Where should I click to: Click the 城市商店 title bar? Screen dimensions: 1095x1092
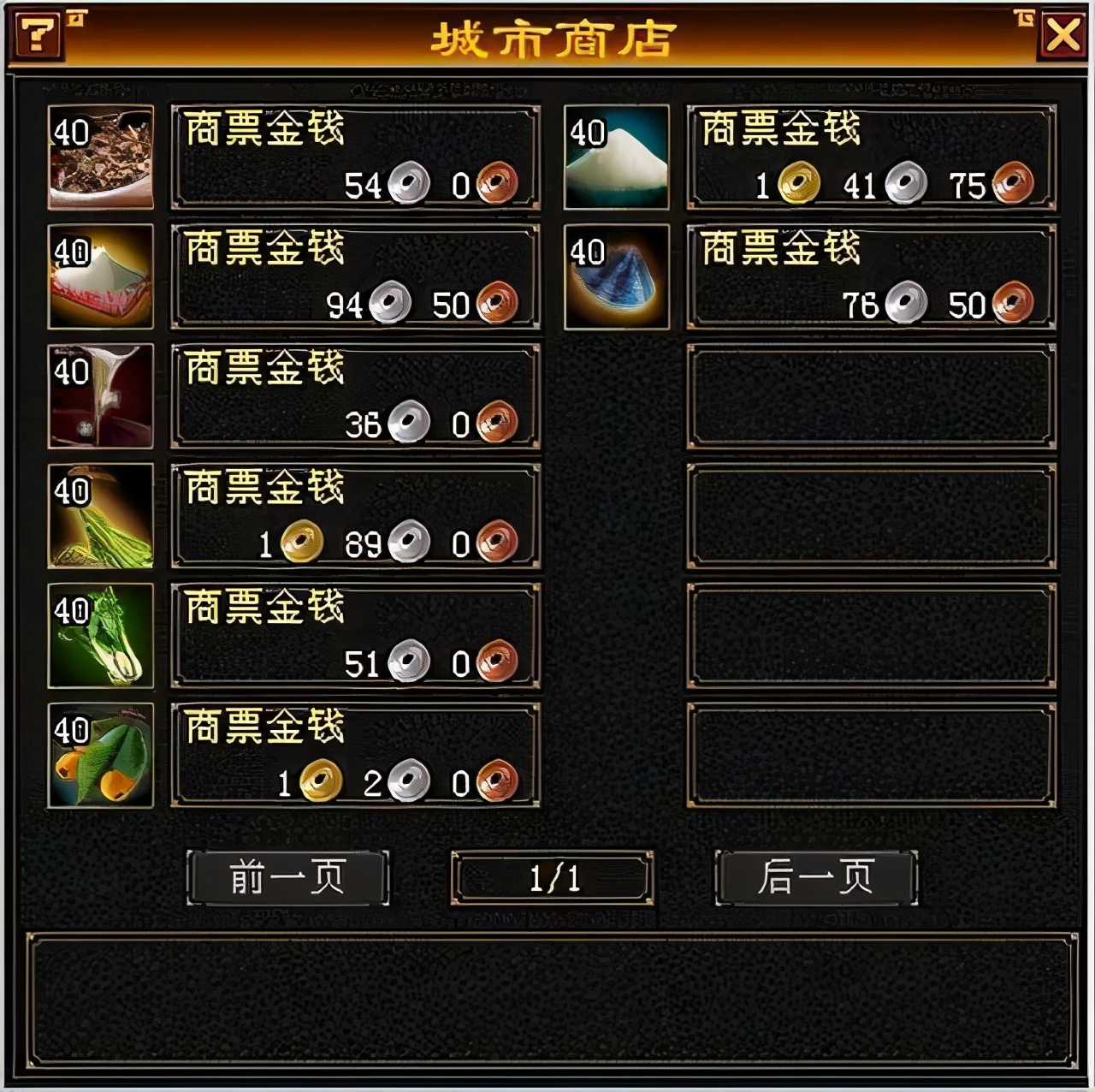coord(552,36)
